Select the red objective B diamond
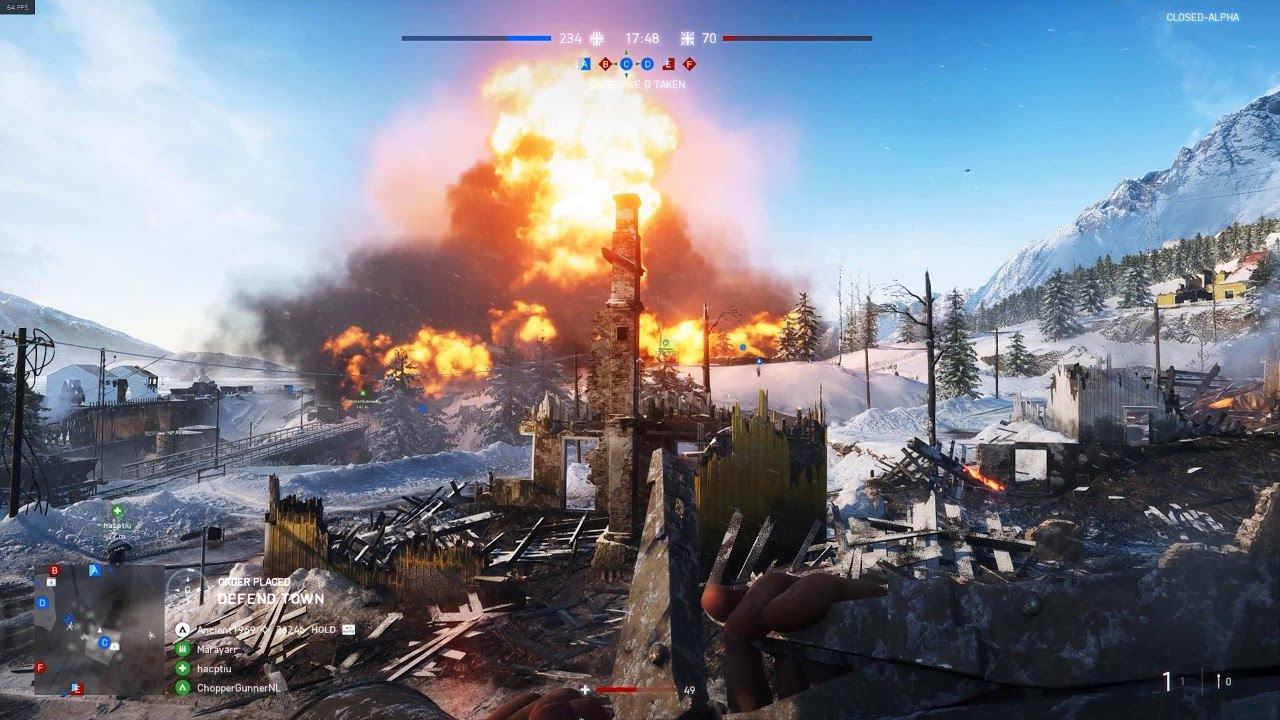The height and width of the screenshot is (720, 1280). [605, 64]
